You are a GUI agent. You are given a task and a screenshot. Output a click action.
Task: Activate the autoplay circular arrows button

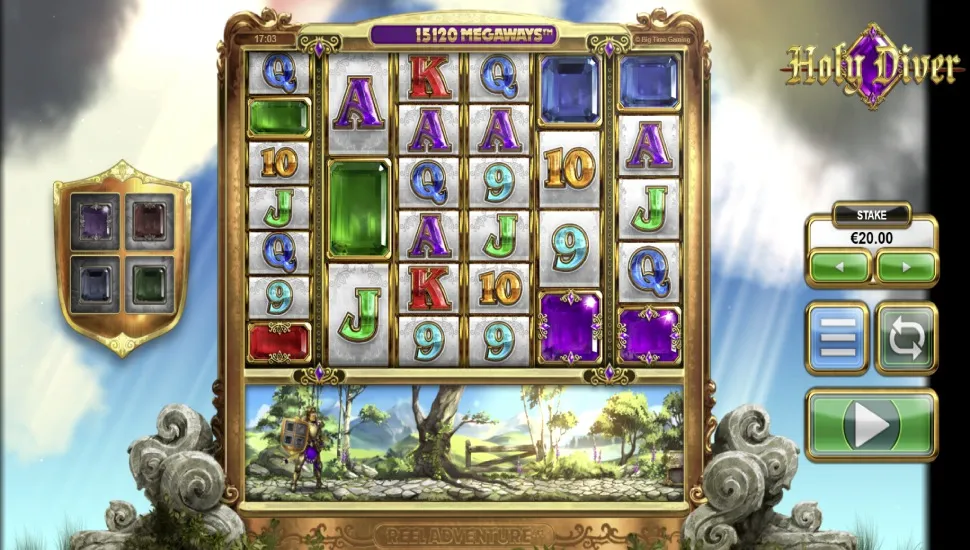point(906,339)
